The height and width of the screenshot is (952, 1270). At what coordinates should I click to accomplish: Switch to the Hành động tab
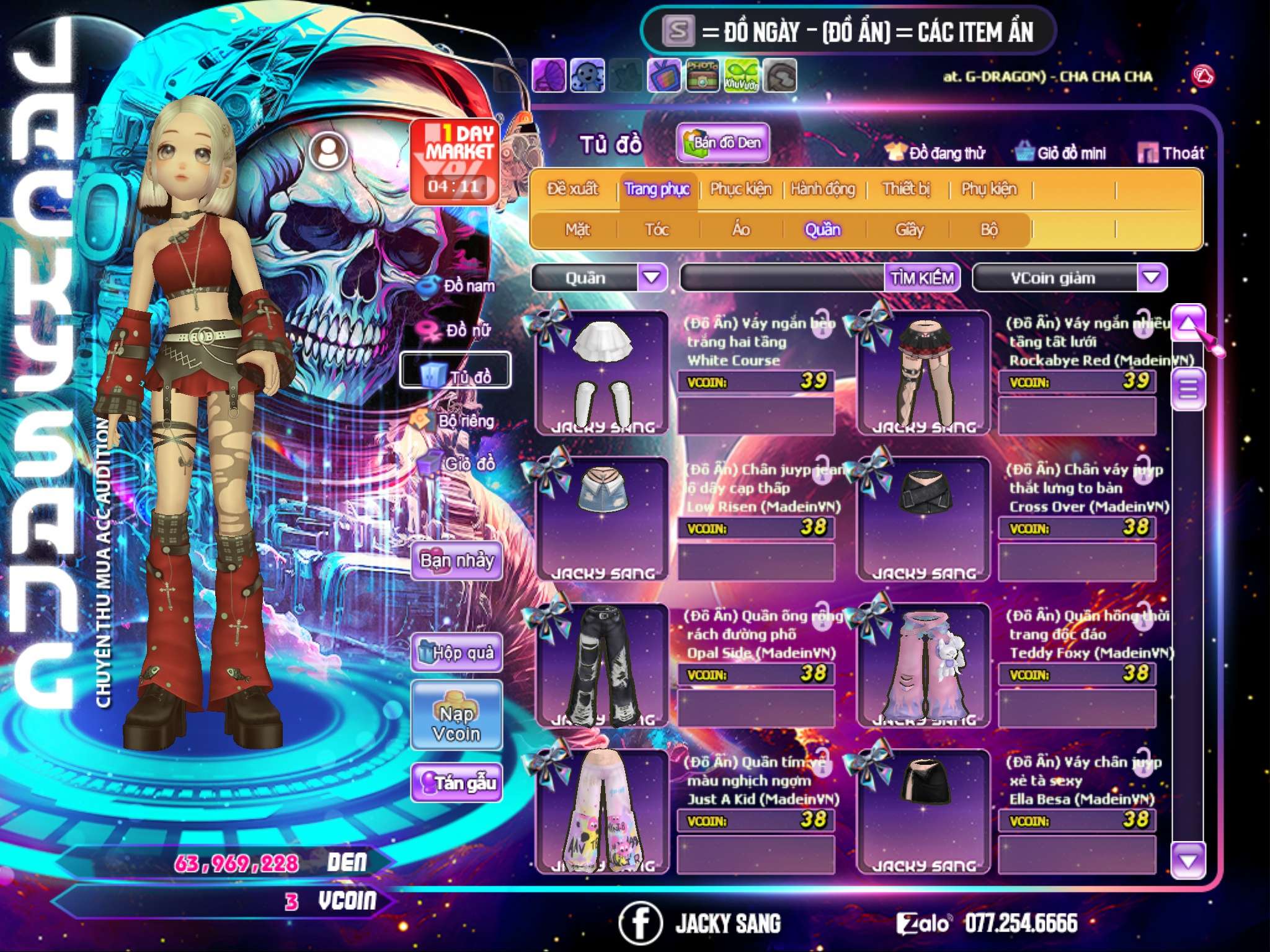(822, 189)
